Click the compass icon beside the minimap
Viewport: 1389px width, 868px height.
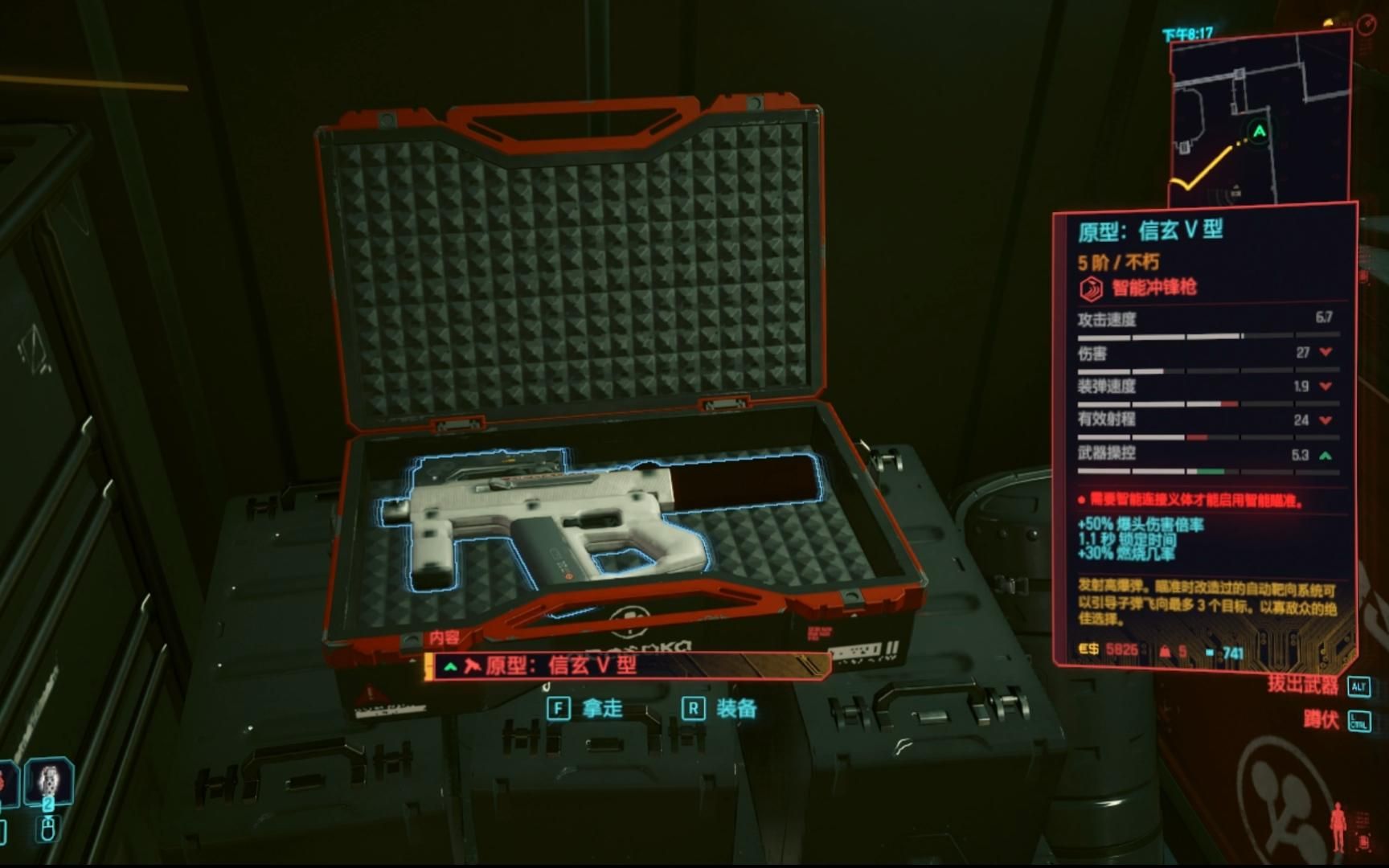click(x=1366, y=25)
